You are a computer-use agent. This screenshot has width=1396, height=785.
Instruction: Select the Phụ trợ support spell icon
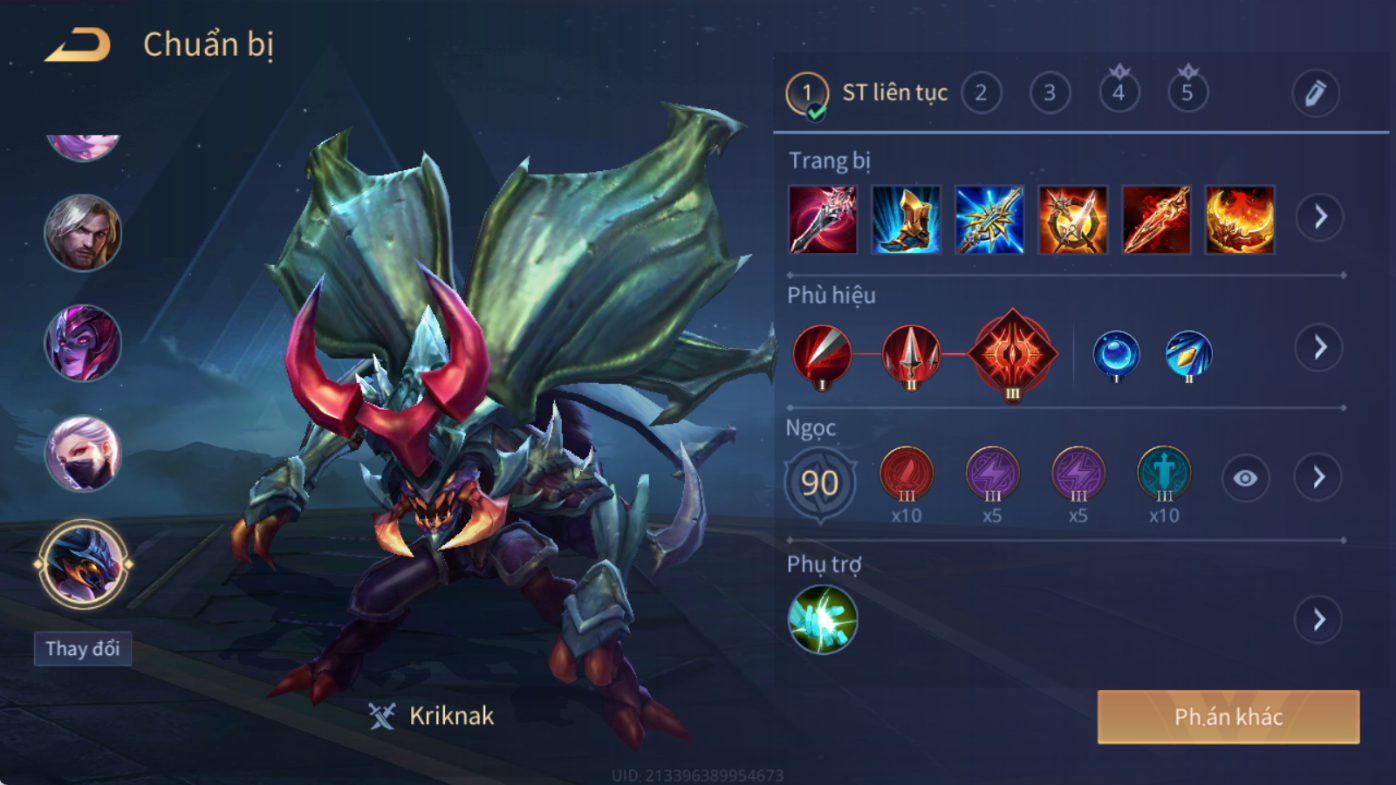[822, 619]
